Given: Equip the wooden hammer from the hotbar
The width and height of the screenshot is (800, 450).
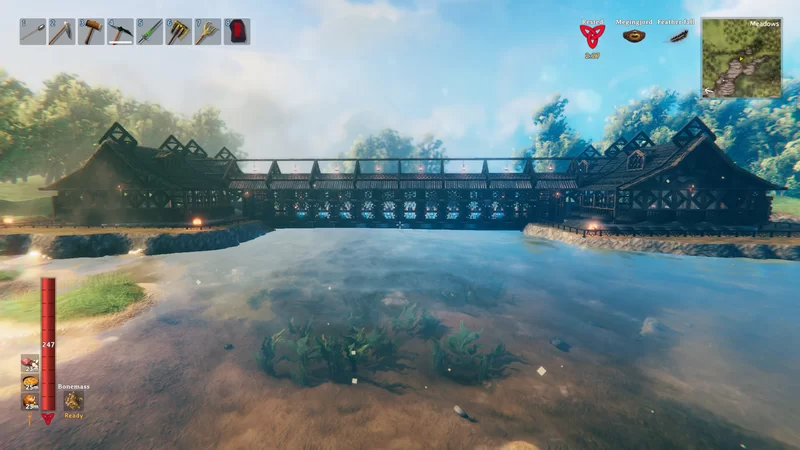Looking at the screenshot, I should click(91, 31).
